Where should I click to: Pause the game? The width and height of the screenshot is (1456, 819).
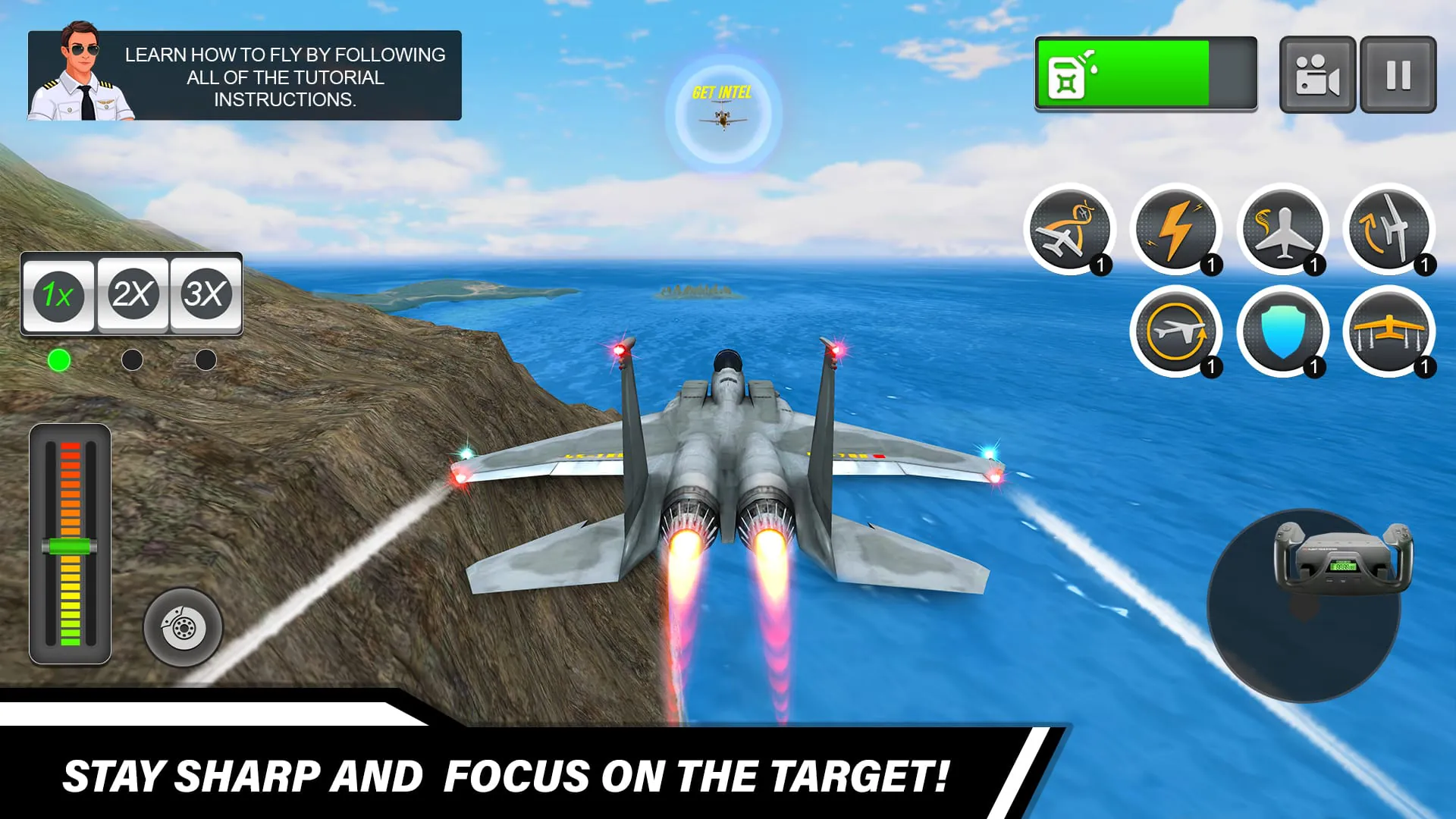click(x=1399, y=73)
